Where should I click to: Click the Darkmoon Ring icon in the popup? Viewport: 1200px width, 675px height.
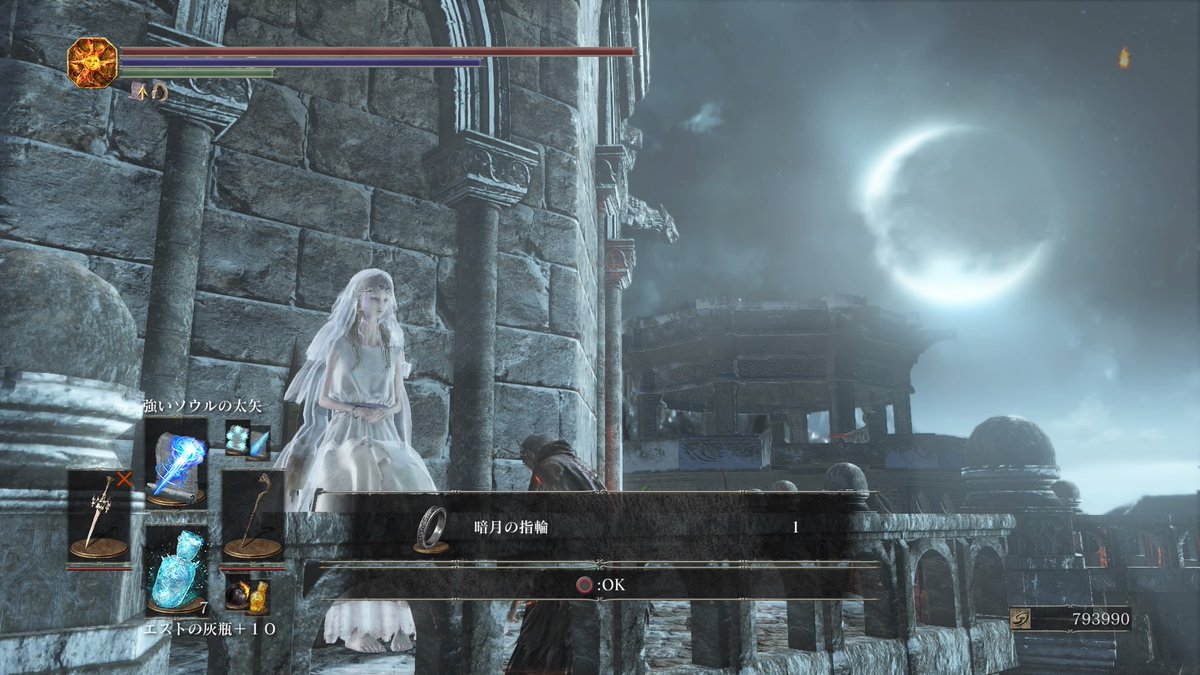[431, 527]
